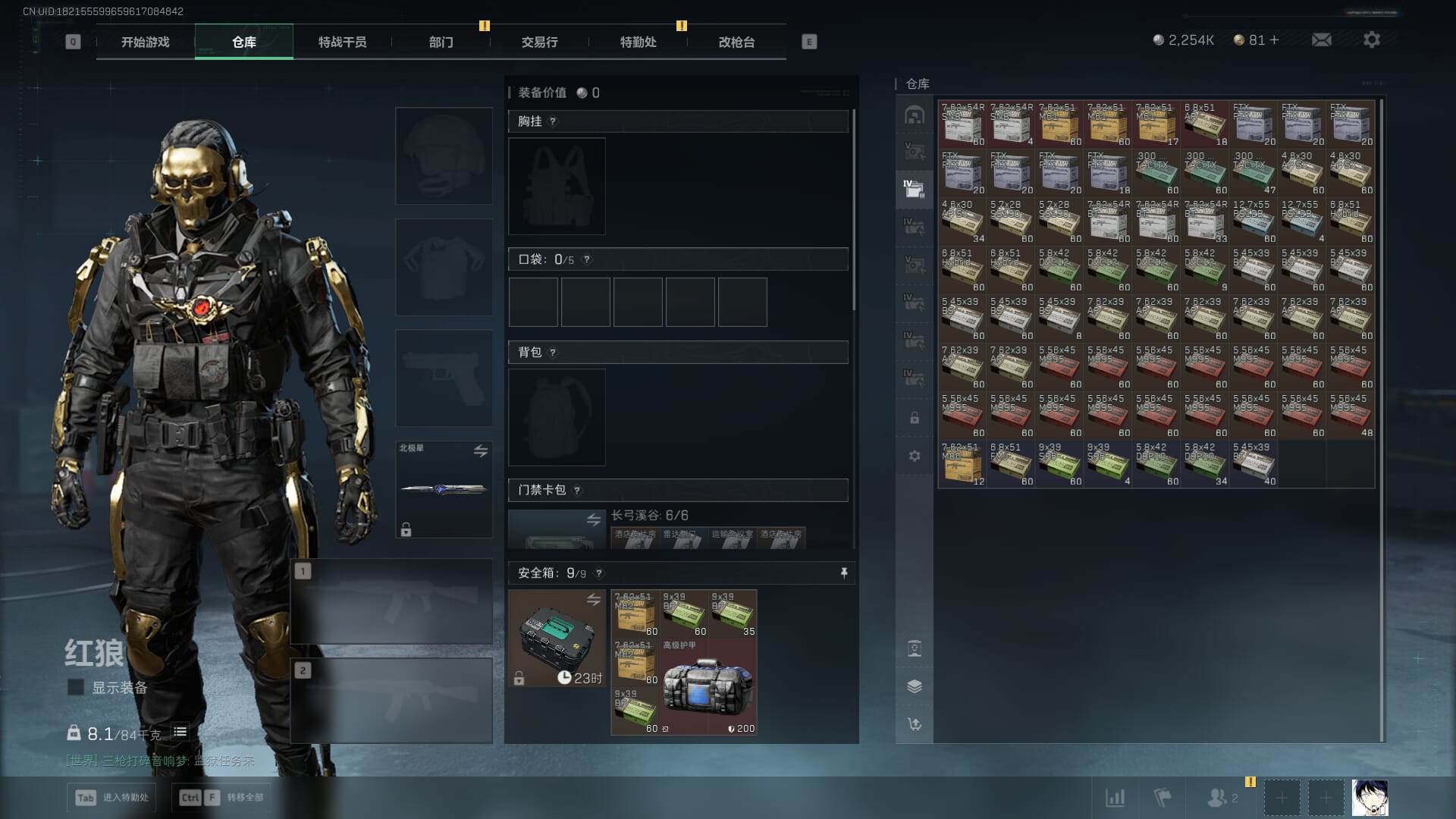This screenshot has height=819, width=1456.
Task: Open the stash layers stack icon
Action: [915, 686]
